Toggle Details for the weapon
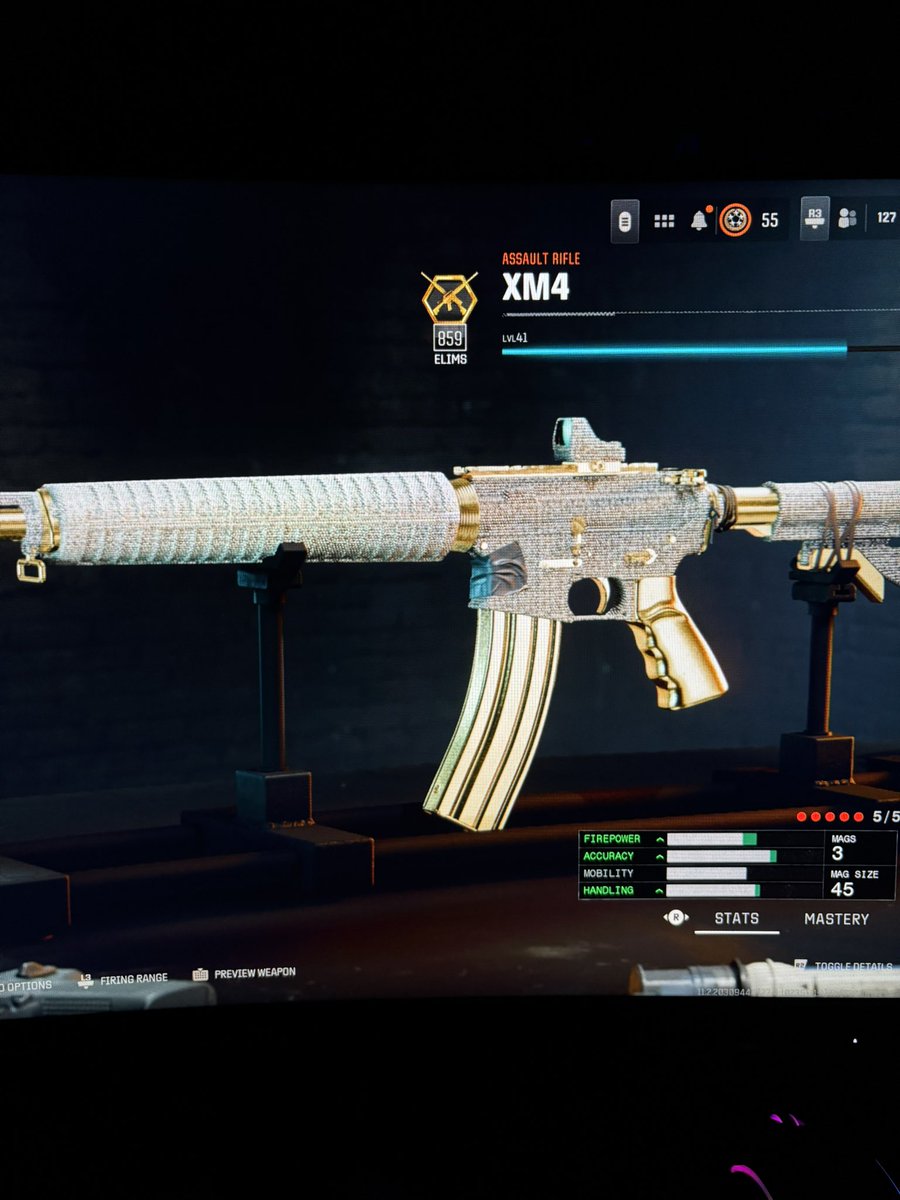Screen dimensions: 900x1200 848,967
